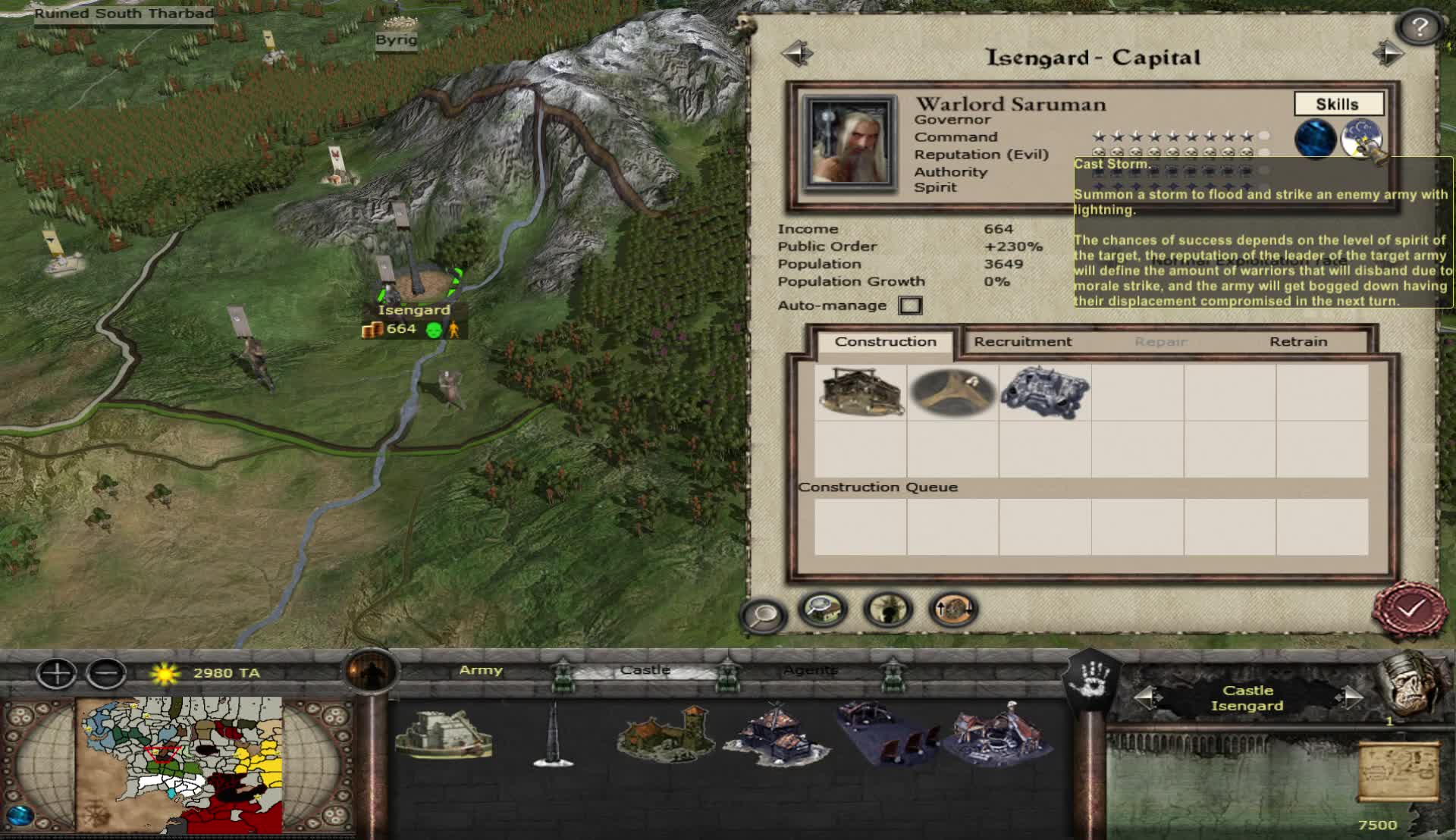Switch to the Recruitment tab
This screenshot has height=840, width=1456.
tap(1023, 341)
